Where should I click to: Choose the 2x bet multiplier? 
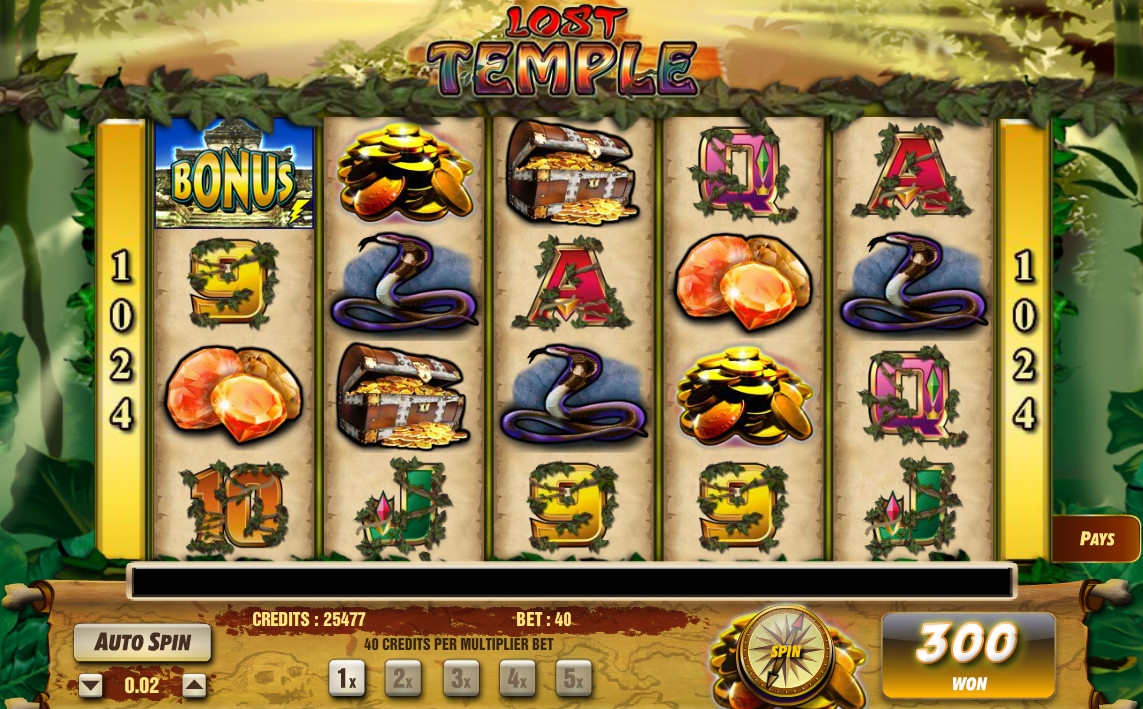pos(403,679)
